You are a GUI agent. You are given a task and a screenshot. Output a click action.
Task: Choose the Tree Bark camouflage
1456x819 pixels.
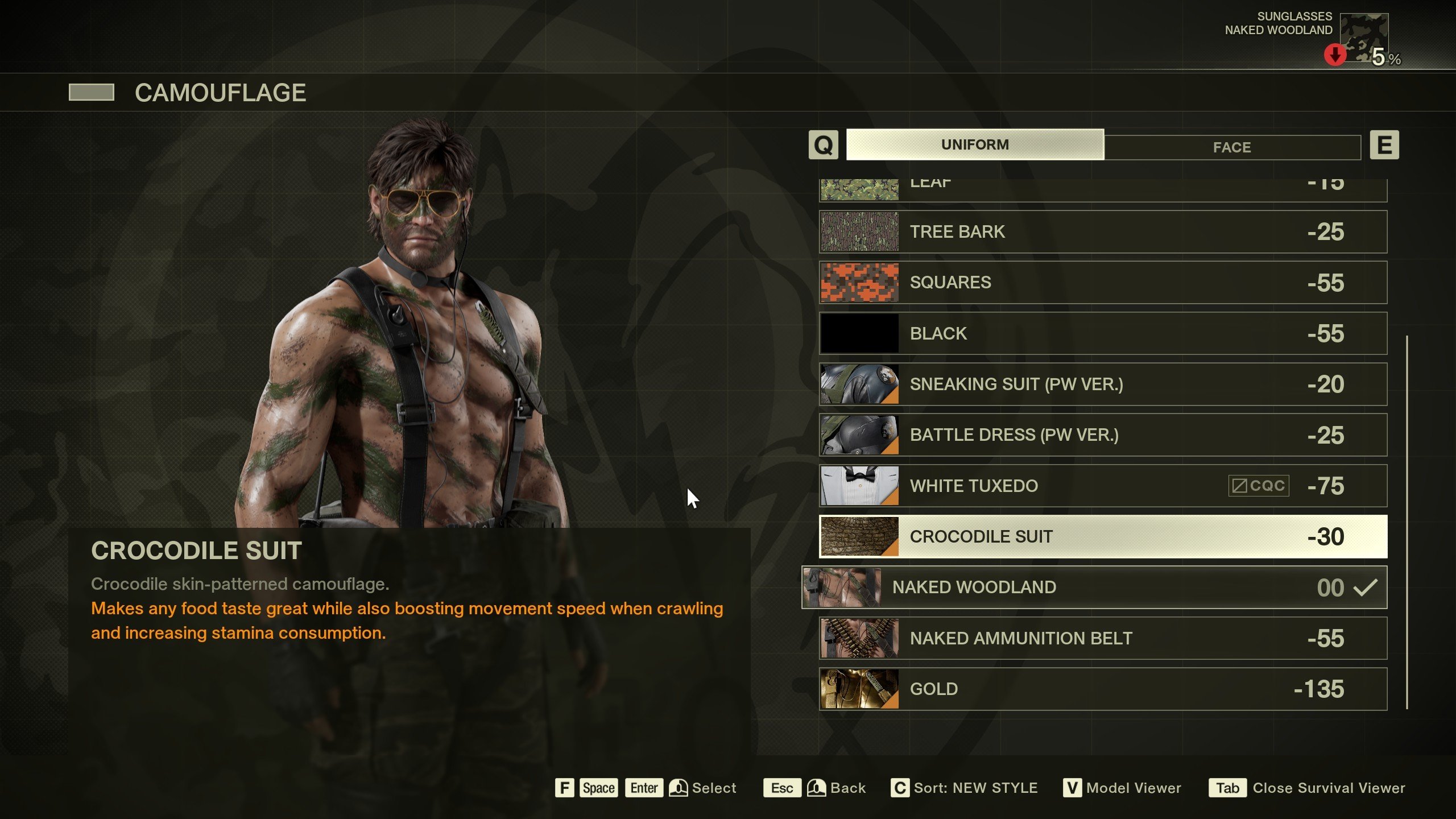coord(1102,232)
